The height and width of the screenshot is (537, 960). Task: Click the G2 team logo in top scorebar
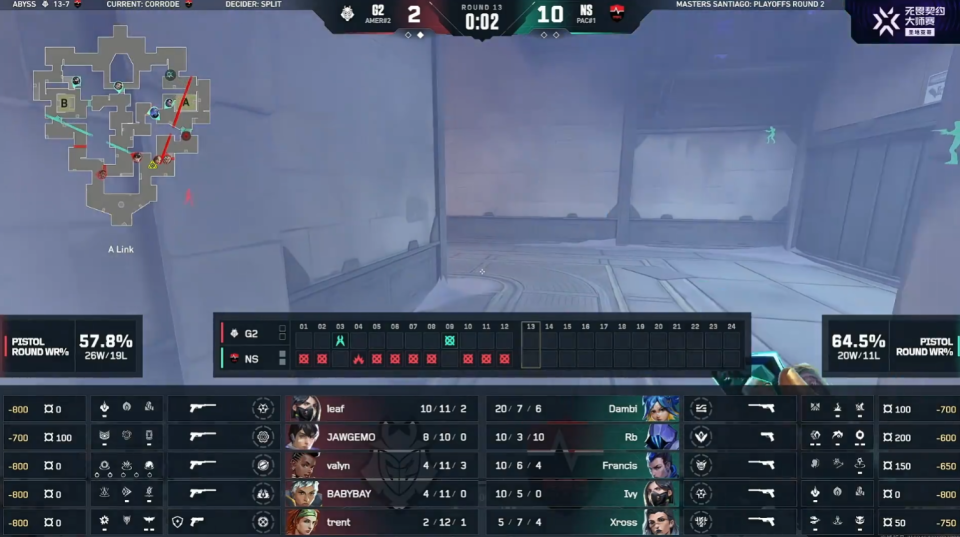point(348,15)
